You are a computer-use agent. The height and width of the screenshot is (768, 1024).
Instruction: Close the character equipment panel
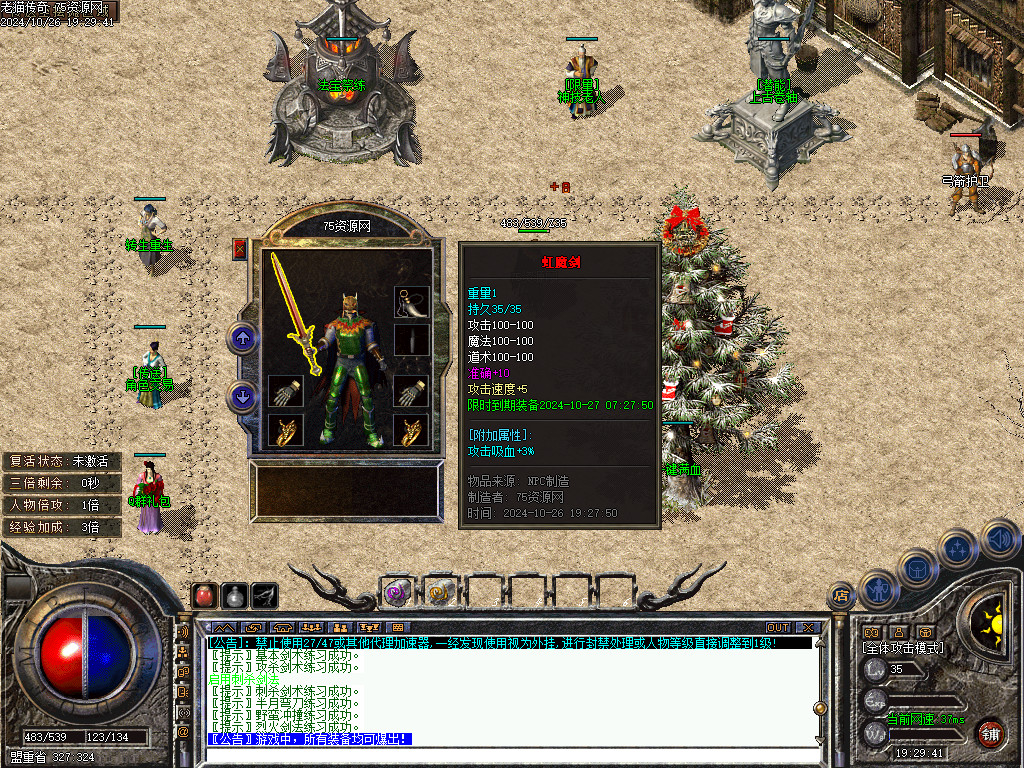click(x=239, y=249)
